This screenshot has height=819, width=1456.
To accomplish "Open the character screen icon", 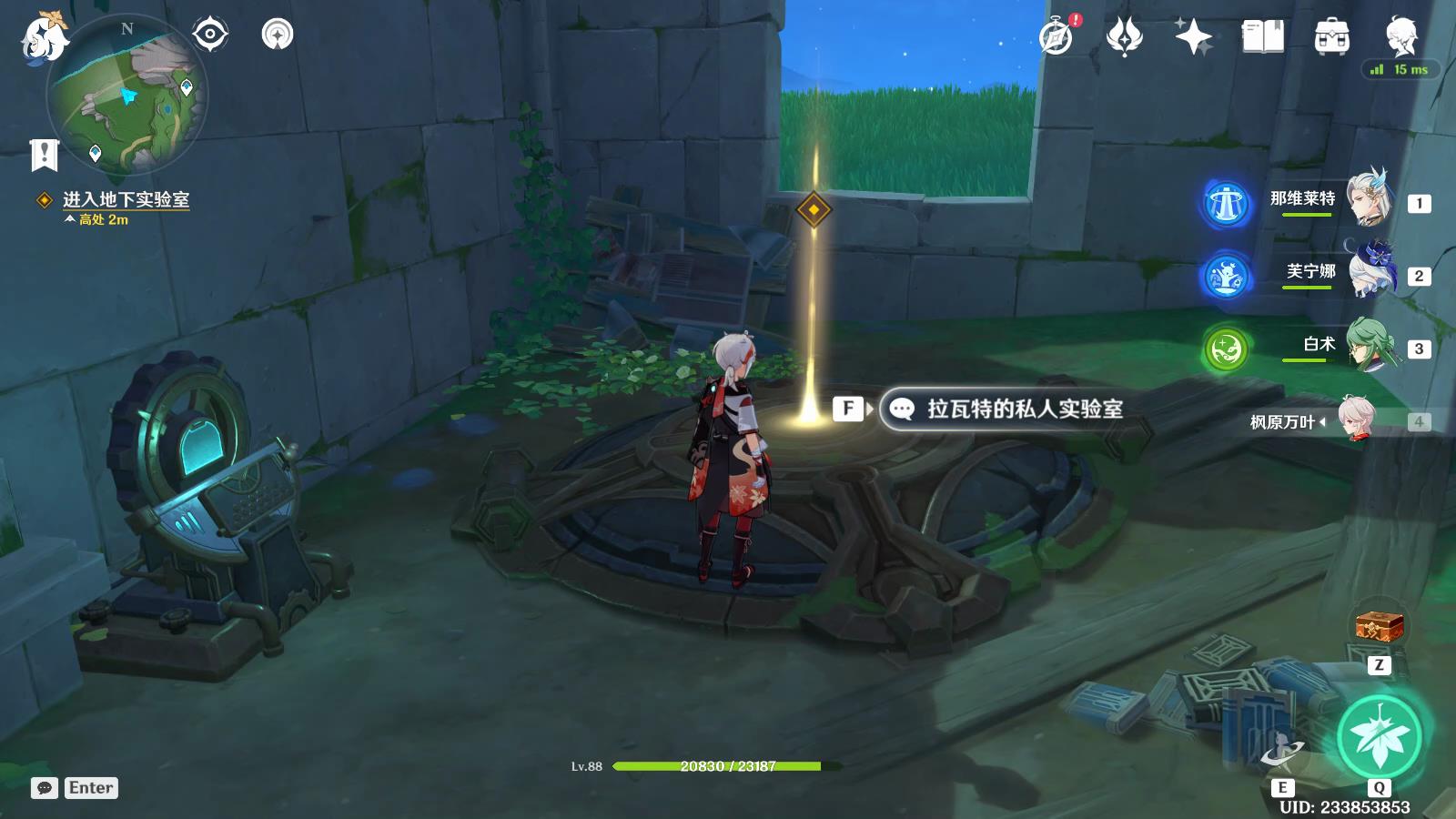I will point(1400,36).
